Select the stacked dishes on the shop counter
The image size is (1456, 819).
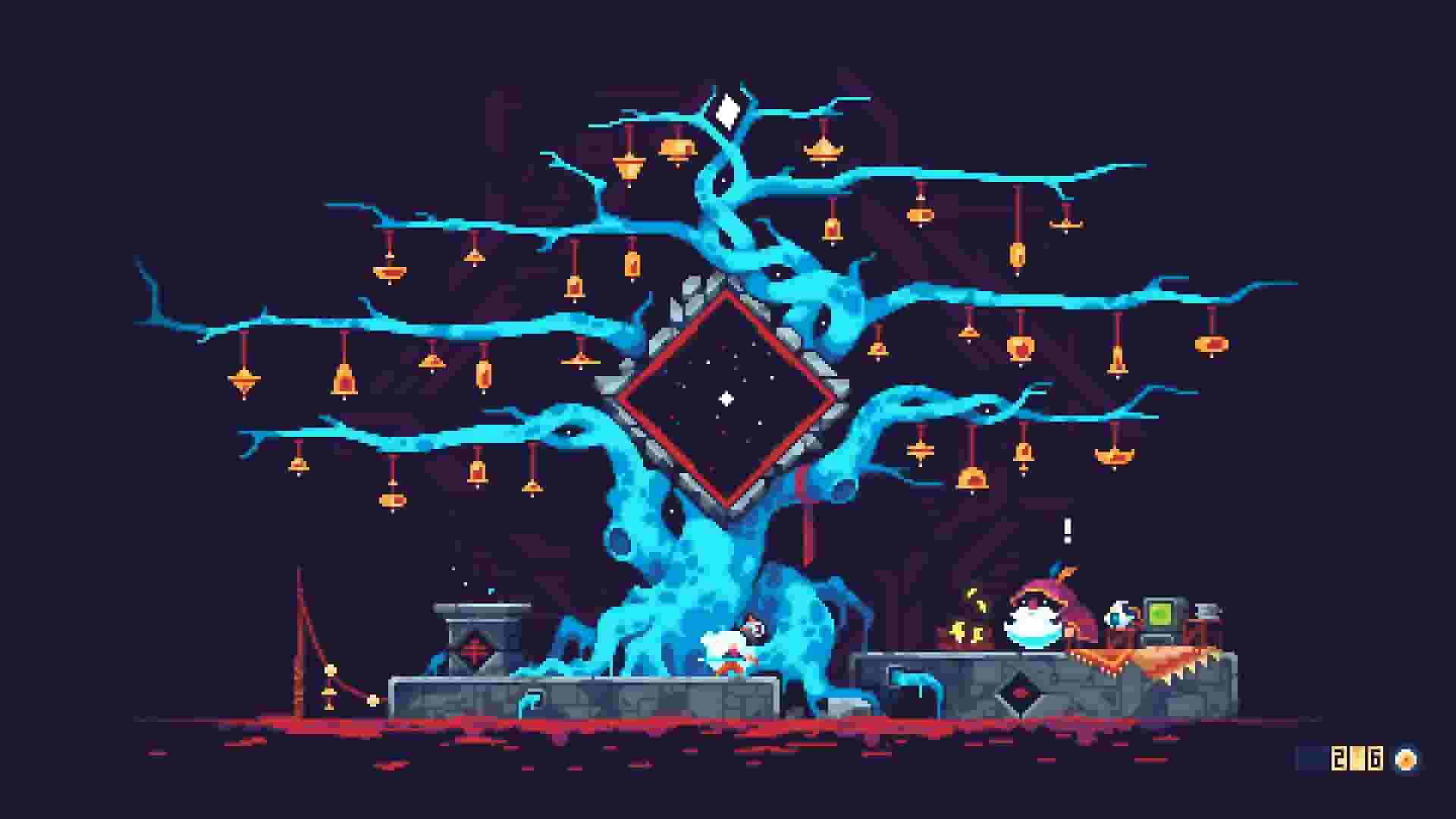point(1207,609)
